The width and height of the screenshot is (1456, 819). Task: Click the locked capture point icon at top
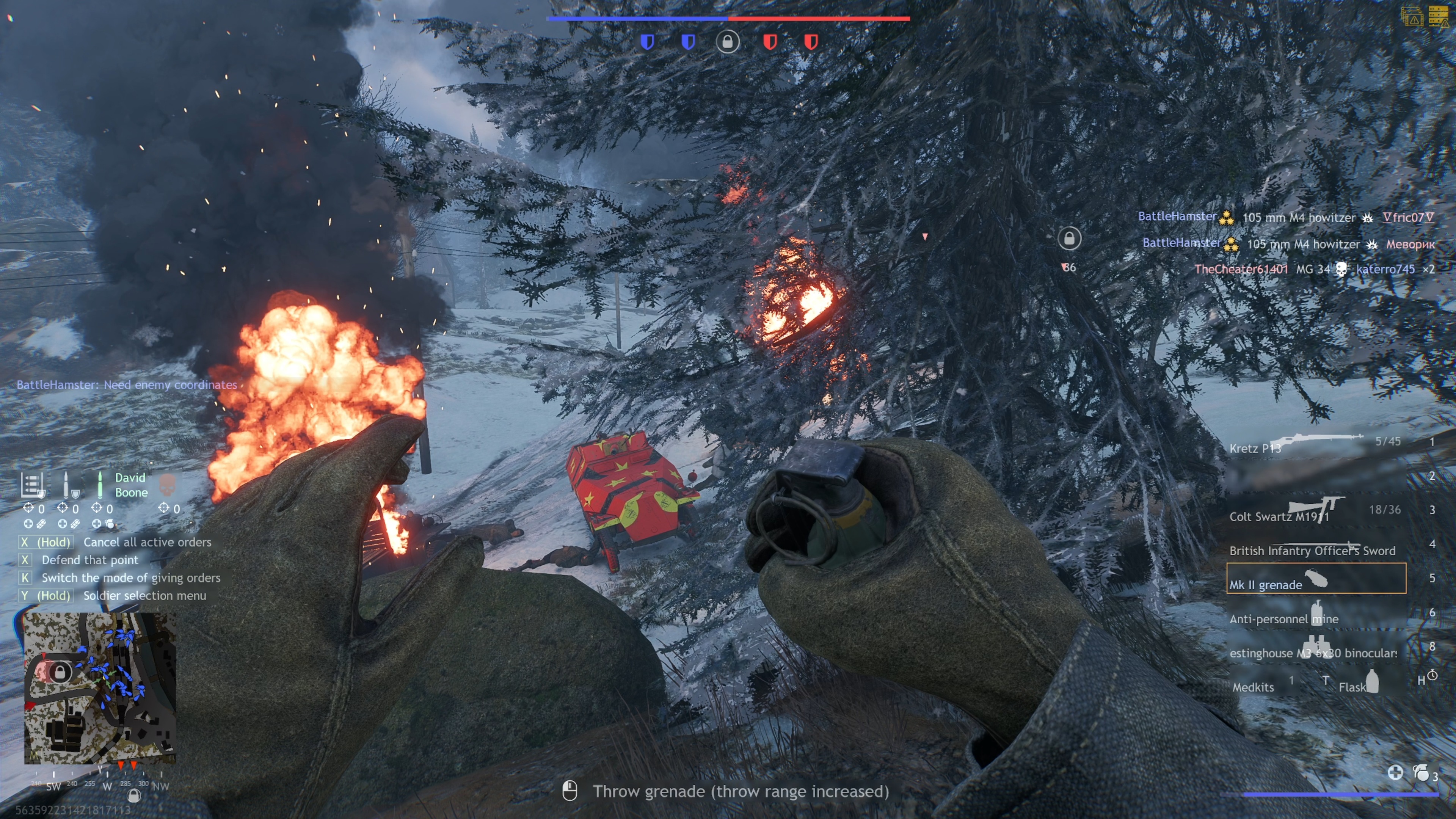tap(728, 42)
